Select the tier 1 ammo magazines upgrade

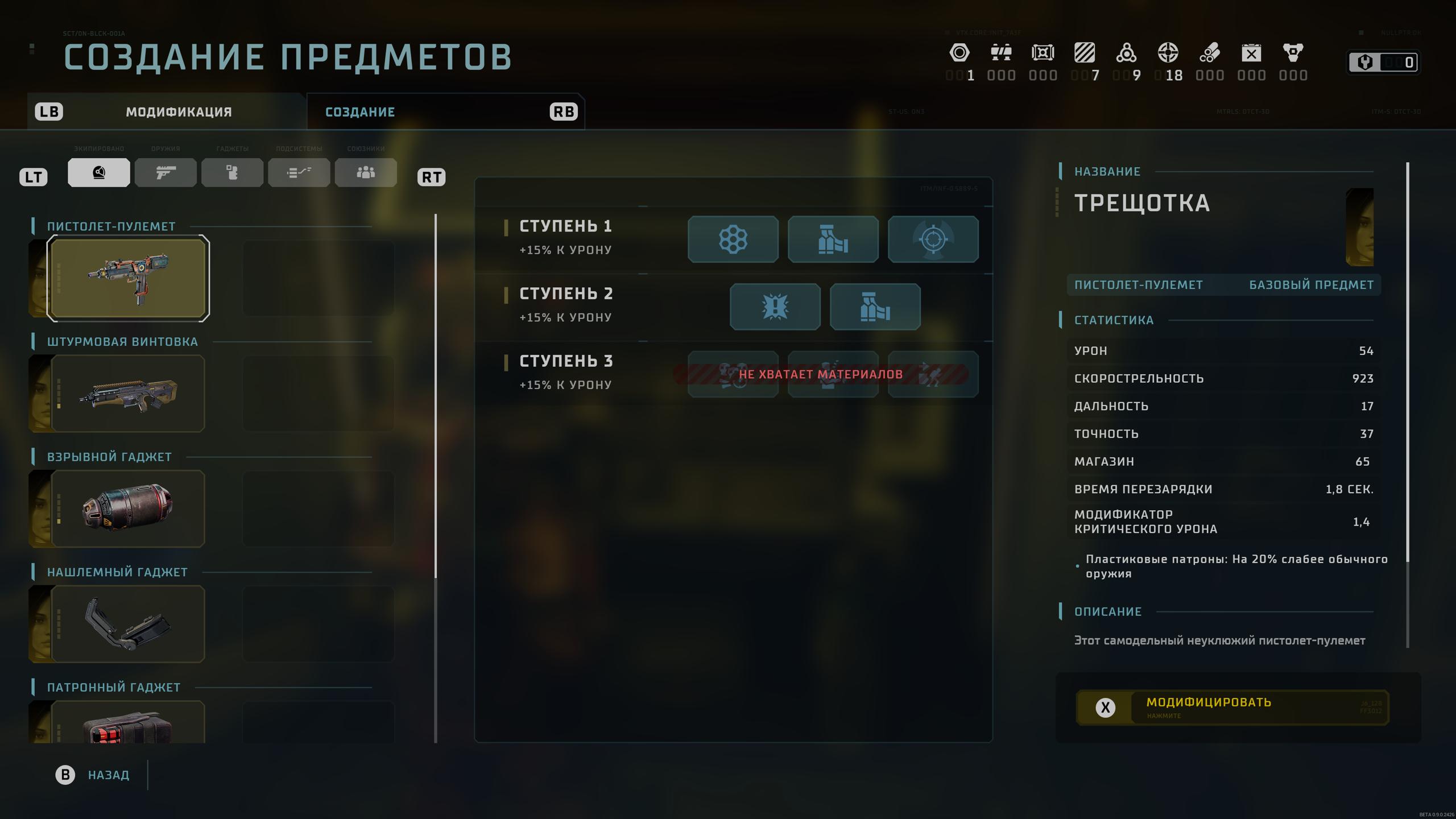pos(833,239)
